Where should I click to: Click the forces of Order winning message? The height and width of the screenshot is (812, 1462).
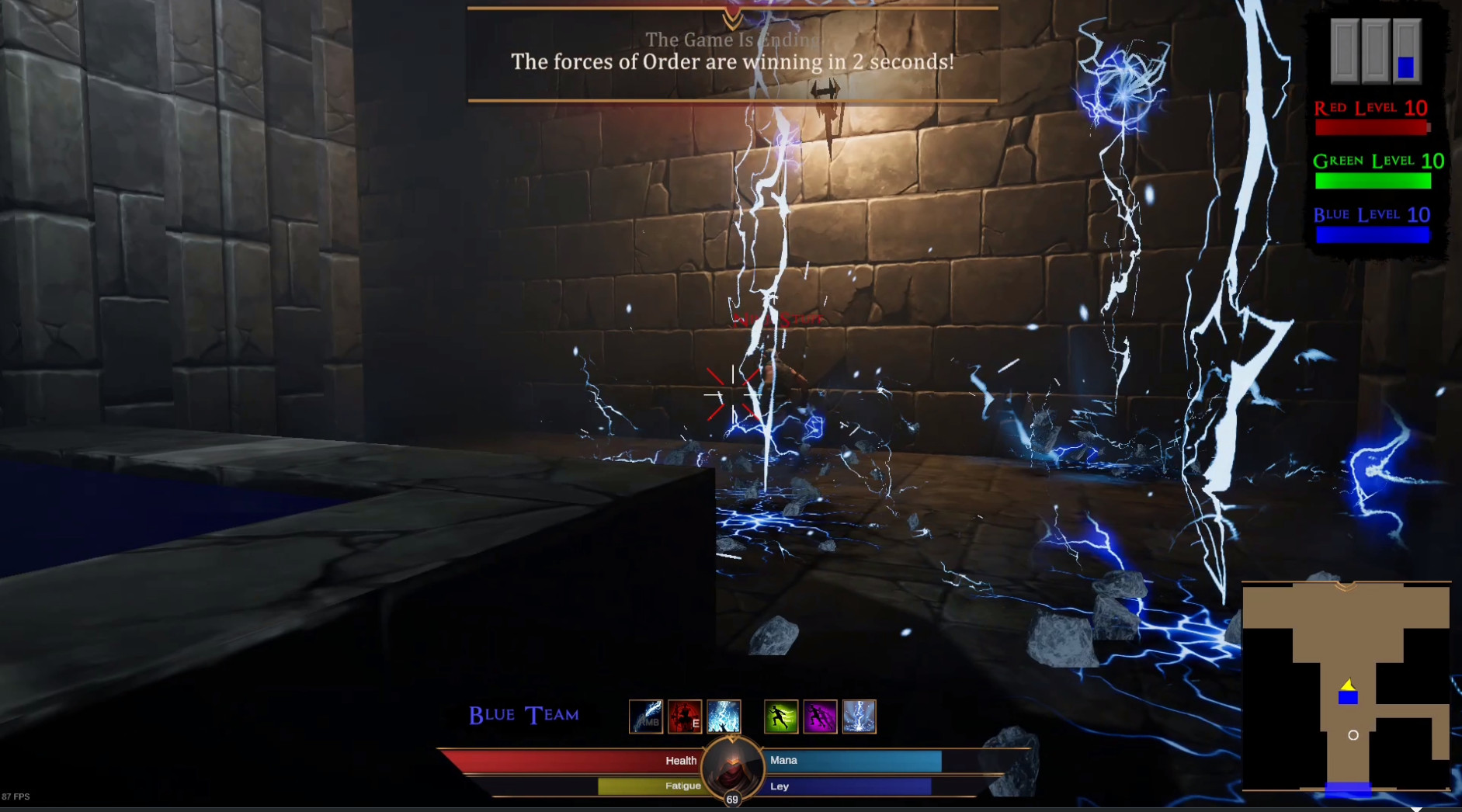(x=731, y=62)
